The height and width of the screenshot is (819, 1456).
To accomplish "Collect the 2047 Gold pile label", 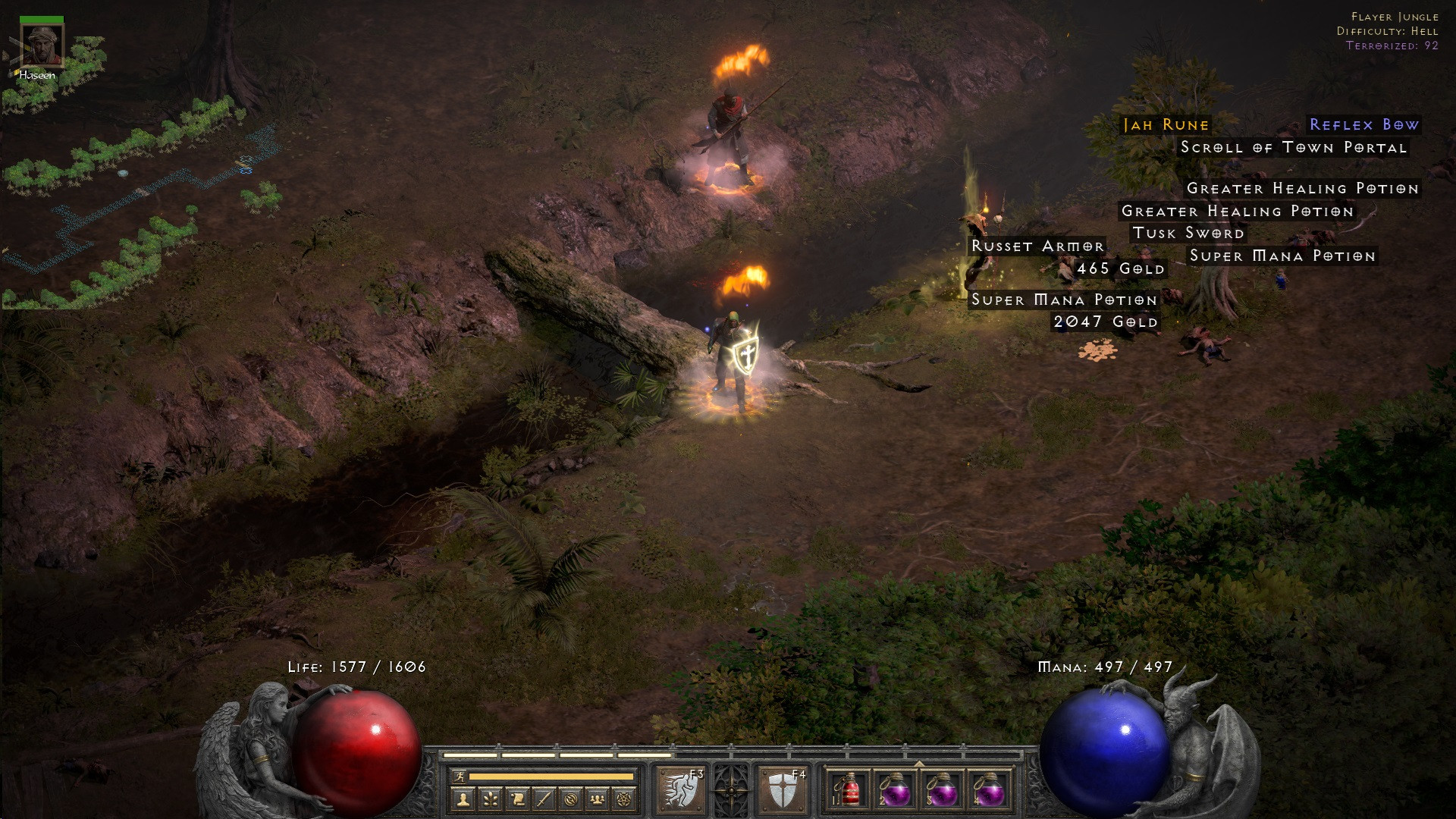I will click(1105, 322).
